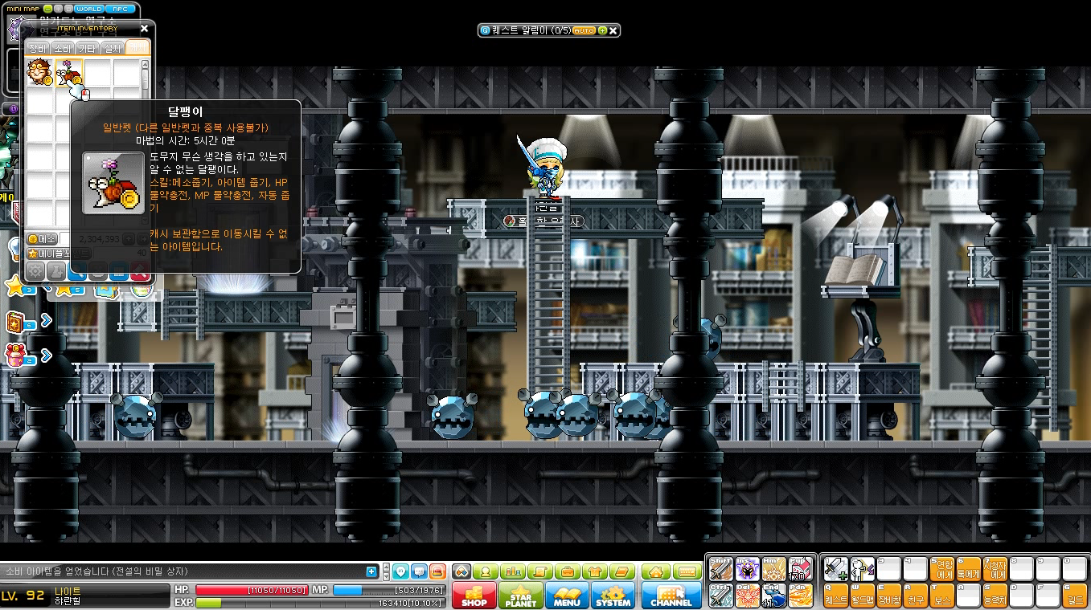The height and width of the screenshot is (610, 1091).
Task: Open the SYSTEM settings button
Action: (x=613, y=596)
